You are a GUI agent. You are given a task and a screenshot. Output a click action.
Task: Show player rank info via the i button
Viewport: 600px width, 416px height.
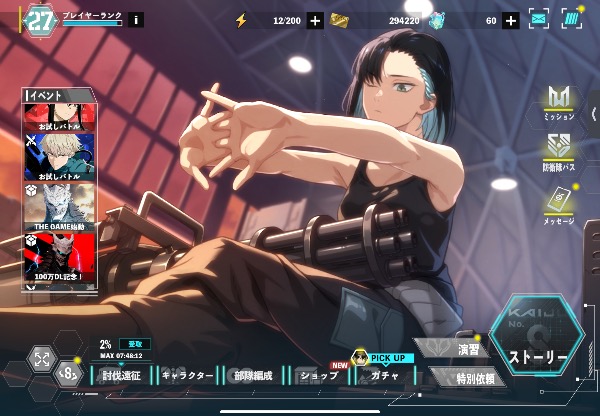136,20
